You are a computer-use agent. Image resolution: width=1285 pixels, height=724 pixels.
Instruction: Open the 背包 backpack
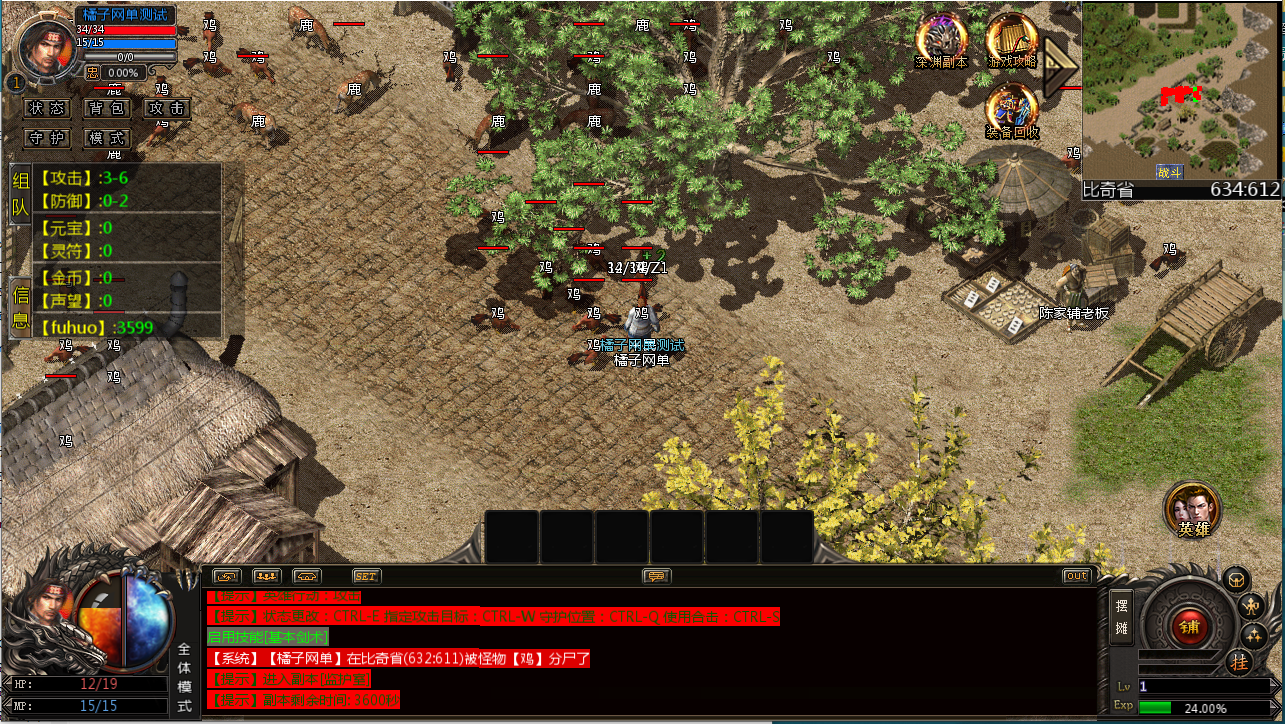pyautogui.click(x=106, y=108)
